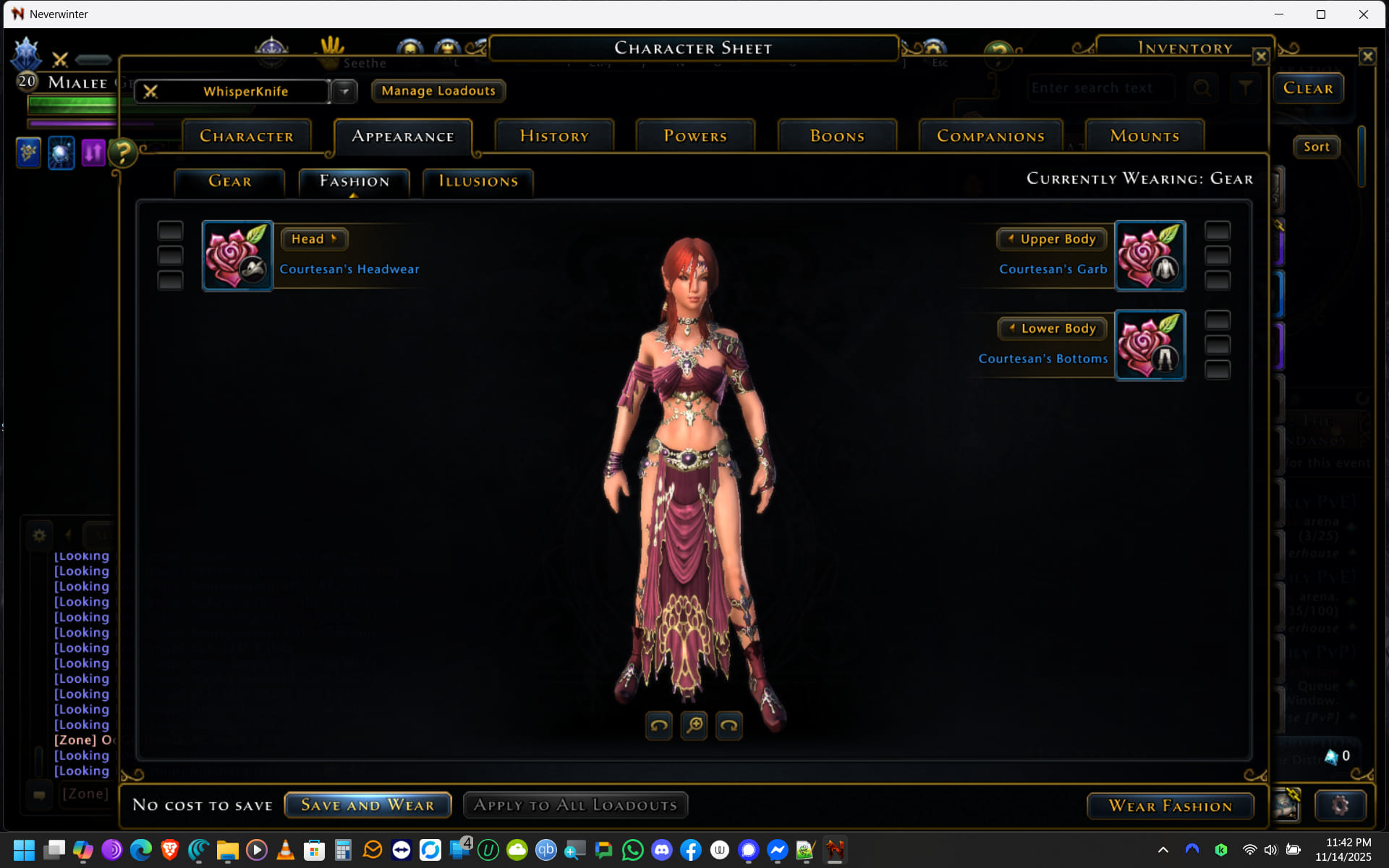Select the Courtesan's Garb slot

pyautogui.click(x=1150, y=256)
